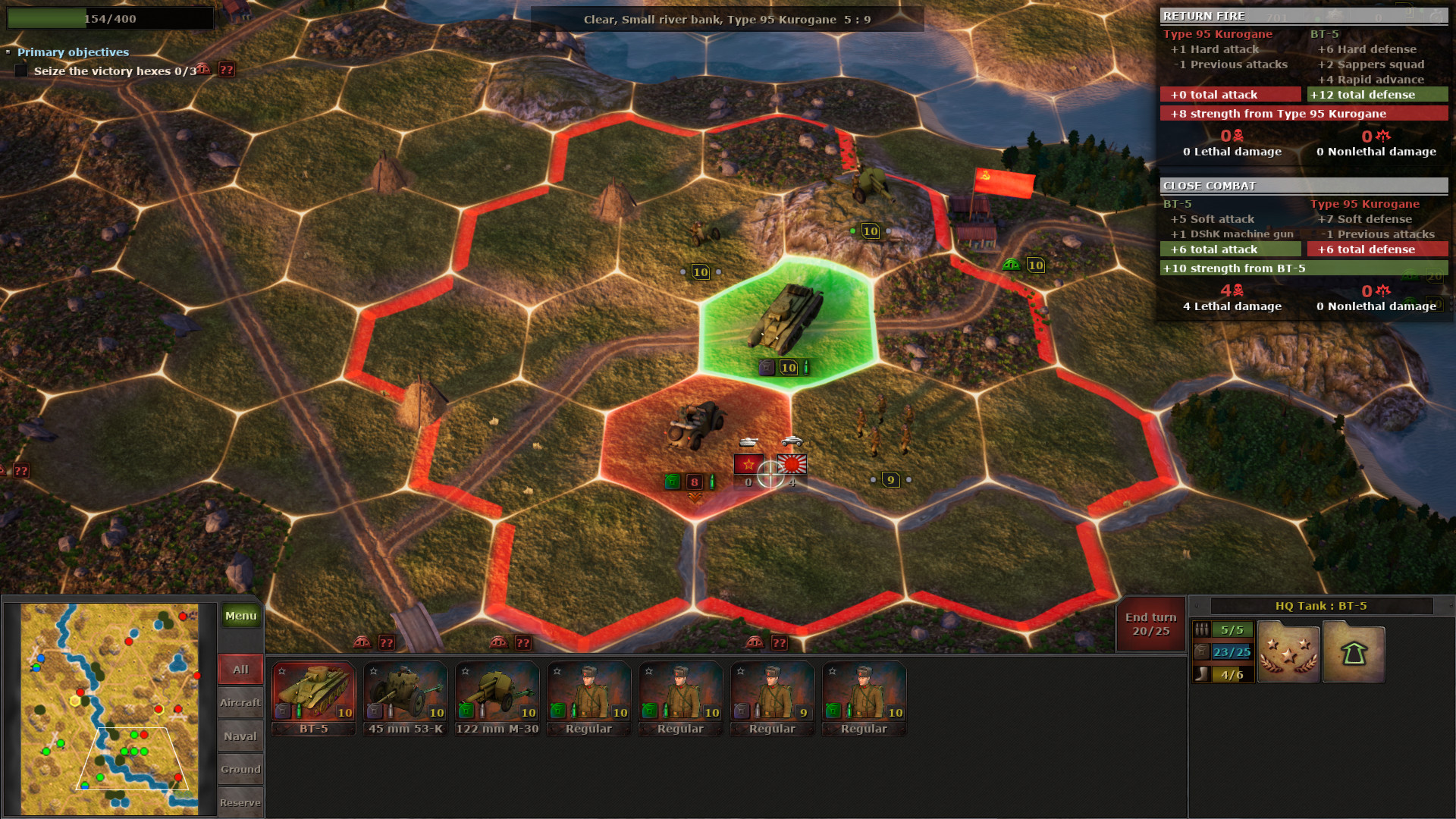Switch to the Aircraft filter tab
Screen dimensions: 1456x819
tap(240, 702)
